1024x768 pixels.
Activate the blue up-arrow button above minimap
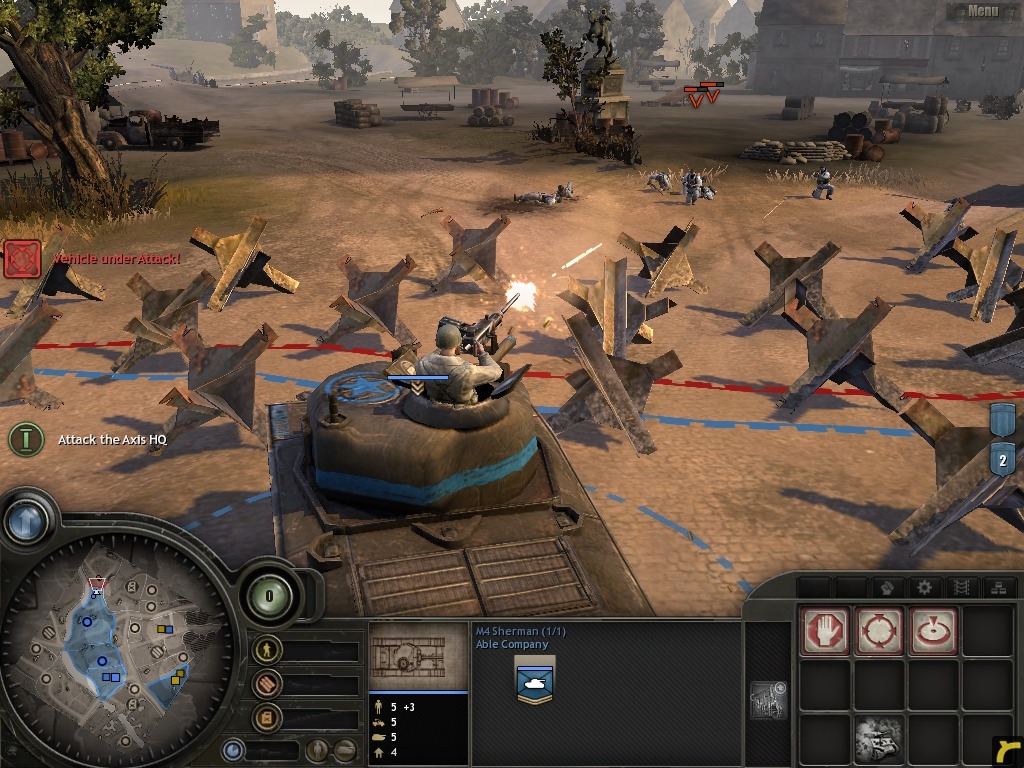click(26, 521)
